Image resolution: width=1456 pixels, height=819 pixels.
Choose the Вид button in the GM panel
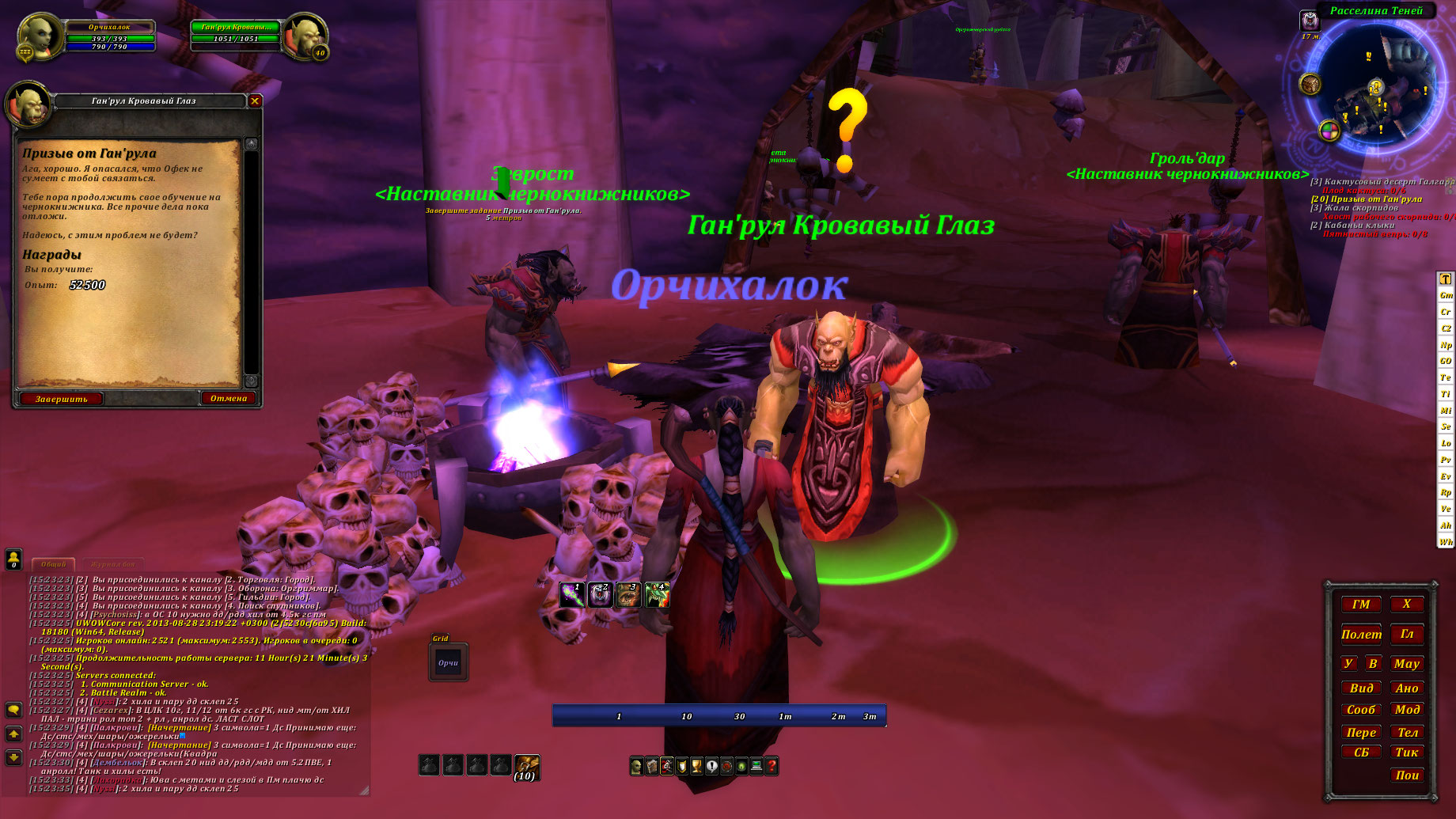pos(1361,688)
